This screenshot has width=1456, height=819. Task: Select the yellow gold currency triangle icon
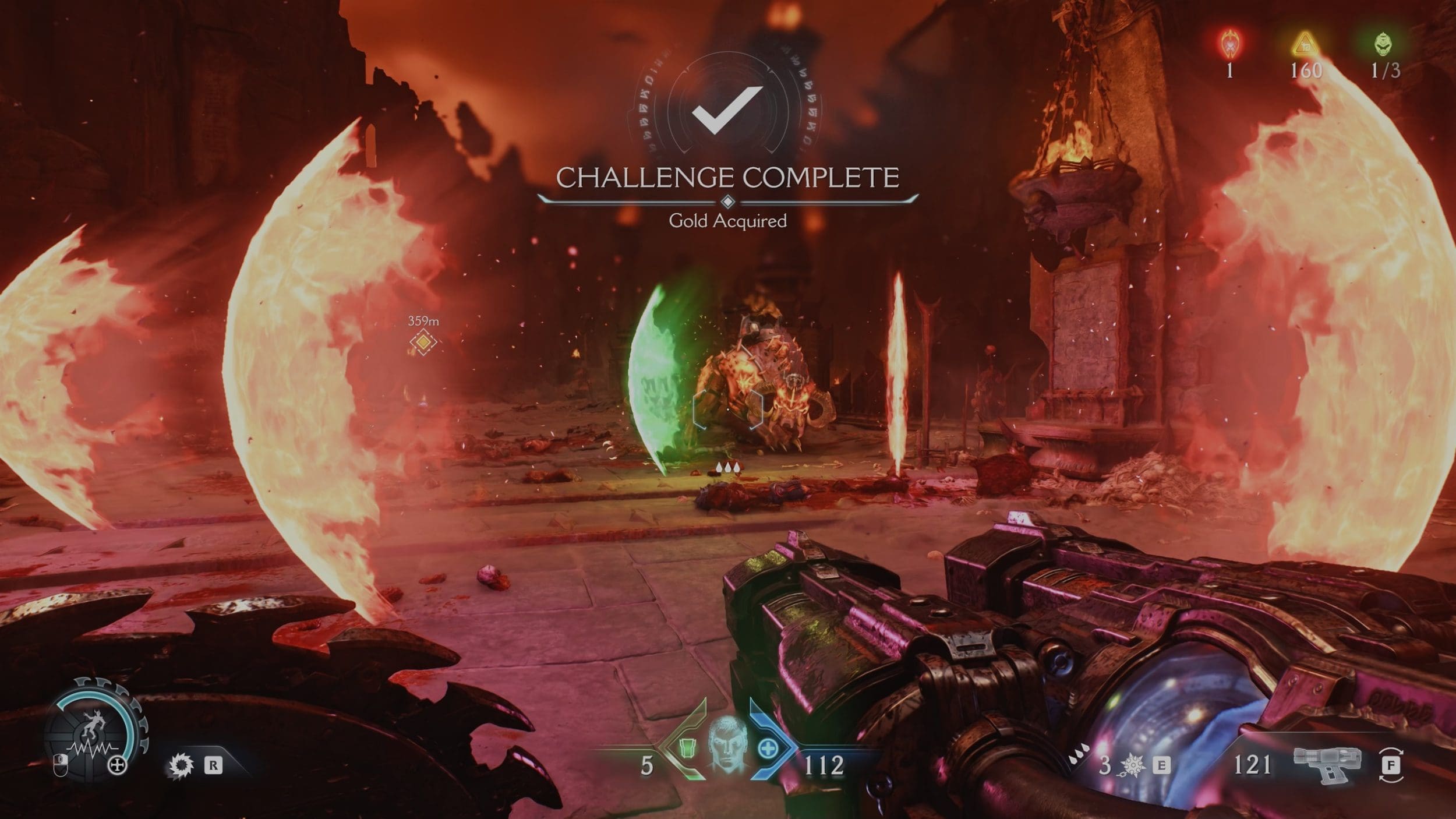point(1305,44)
